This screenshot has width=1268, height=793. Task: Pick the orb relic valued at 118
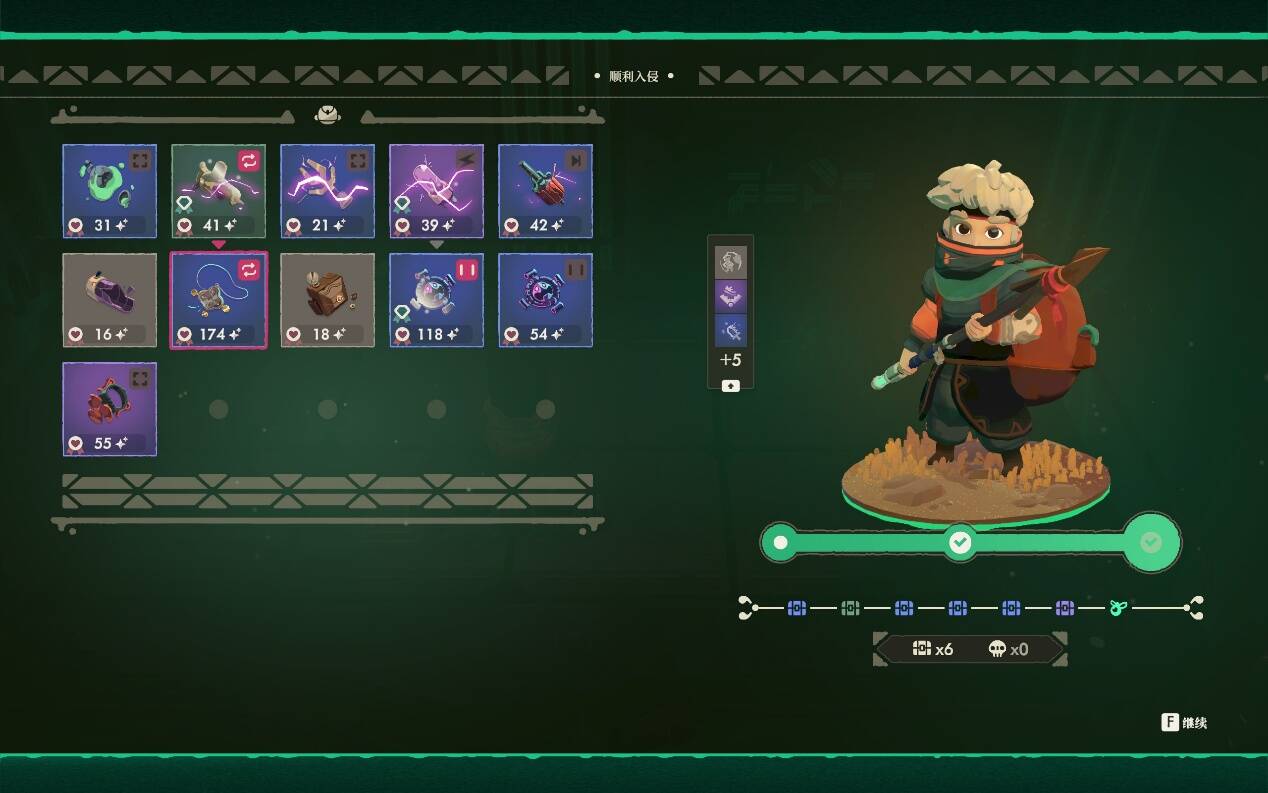click(x=436, y=299)
